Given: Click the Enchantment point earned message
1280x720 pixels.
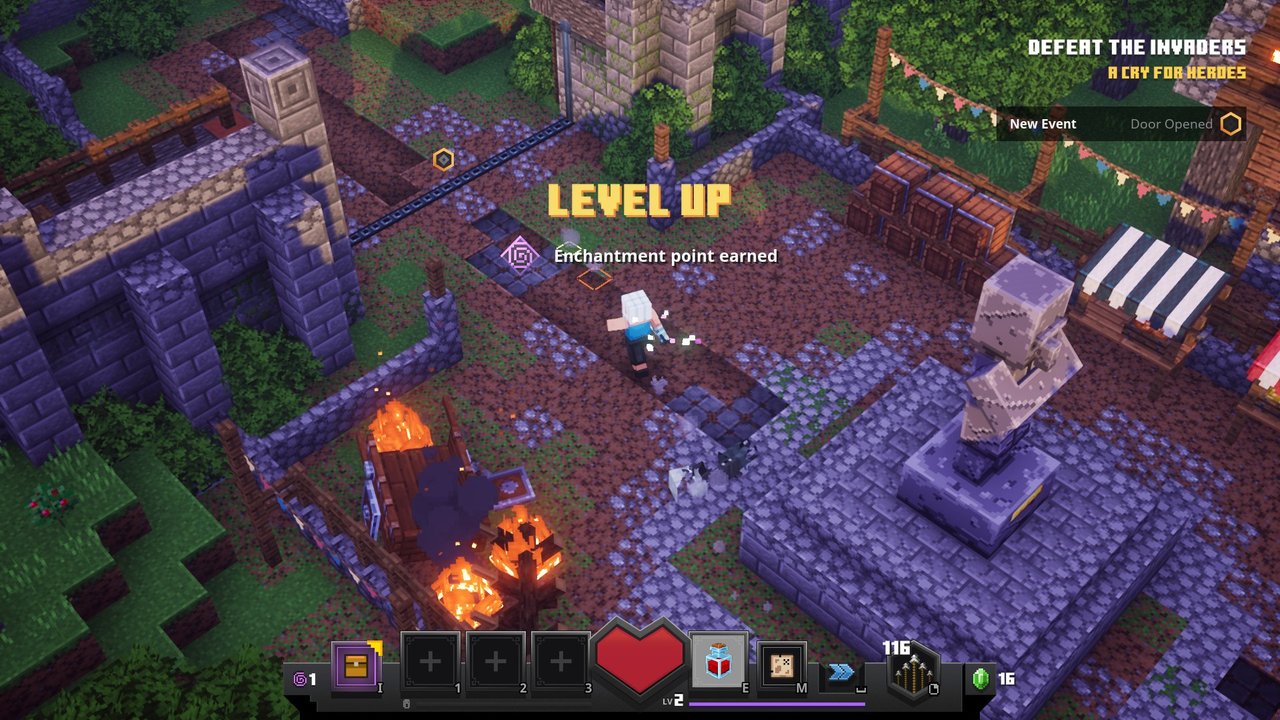Looking at the screenshot, I should (665, 256).
